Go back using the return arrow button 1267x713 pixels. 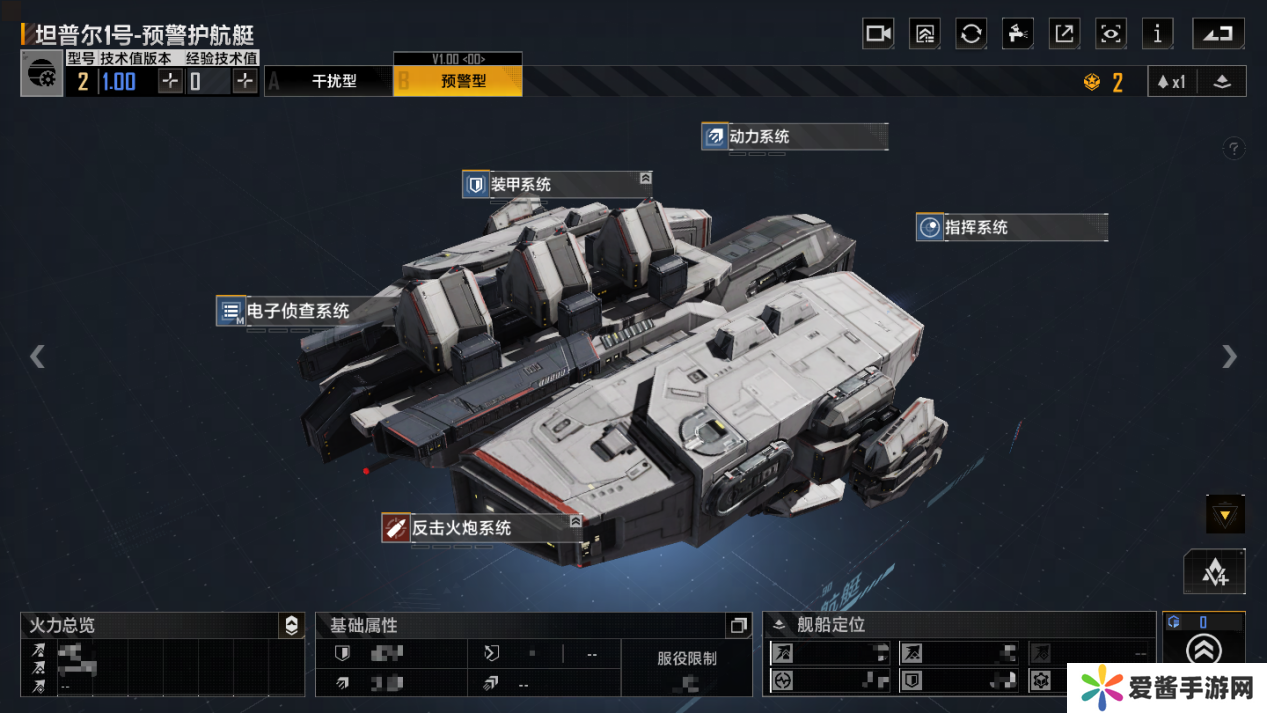(x=1218, y=33)
